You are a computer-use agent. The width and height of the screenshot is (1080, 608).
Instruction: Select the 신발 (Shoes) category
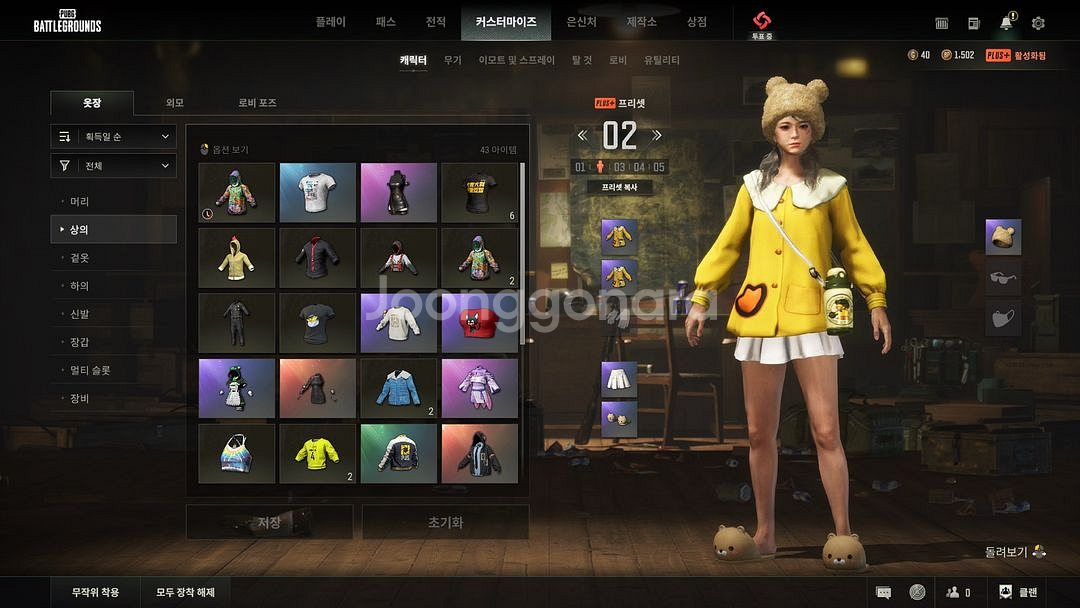tap(80, 314)
